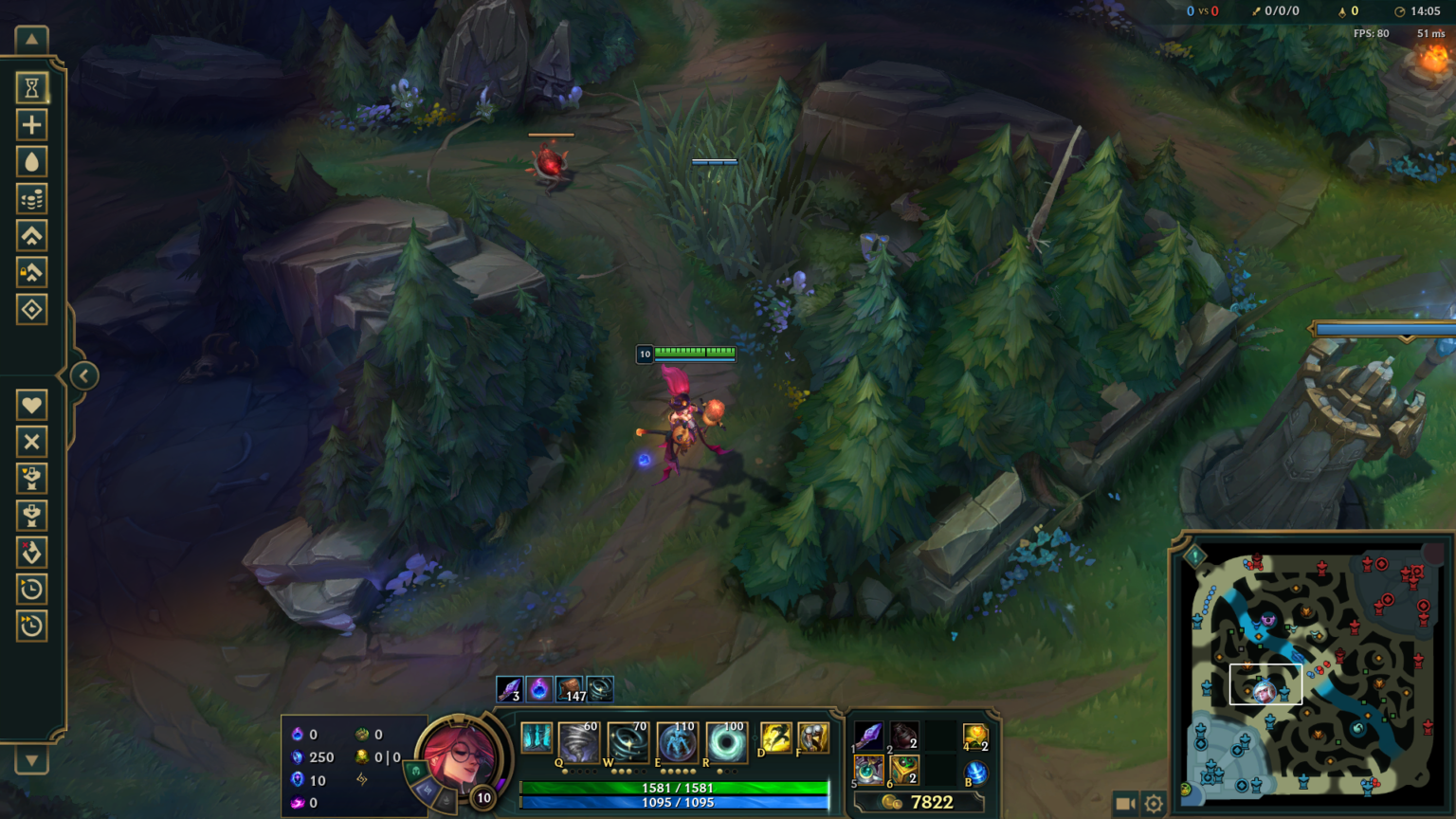Toggle the pause game hourglass in sidebar
Viewport: 1456px width, 819px height.
pos(31,87)
